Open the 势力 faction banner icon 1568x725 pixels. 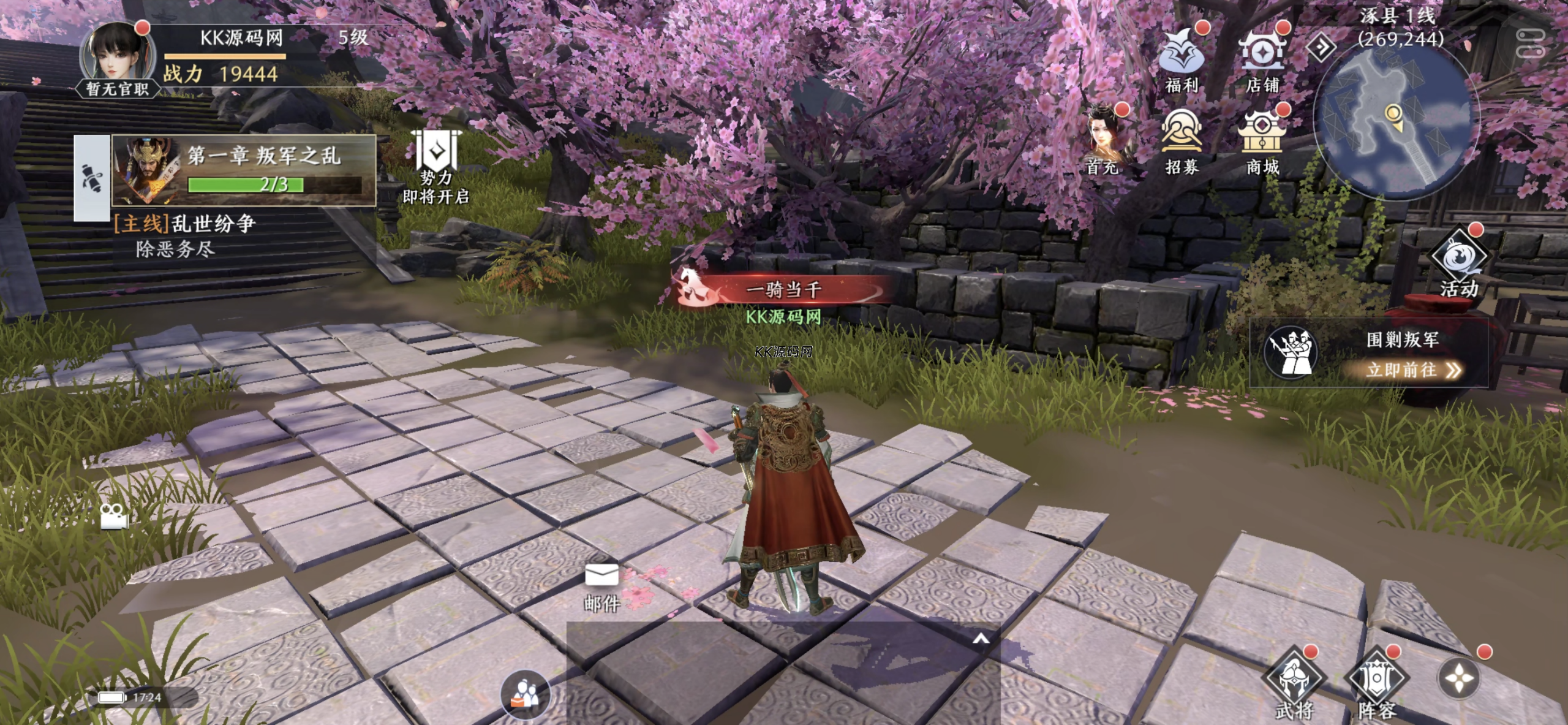[436, 165]
